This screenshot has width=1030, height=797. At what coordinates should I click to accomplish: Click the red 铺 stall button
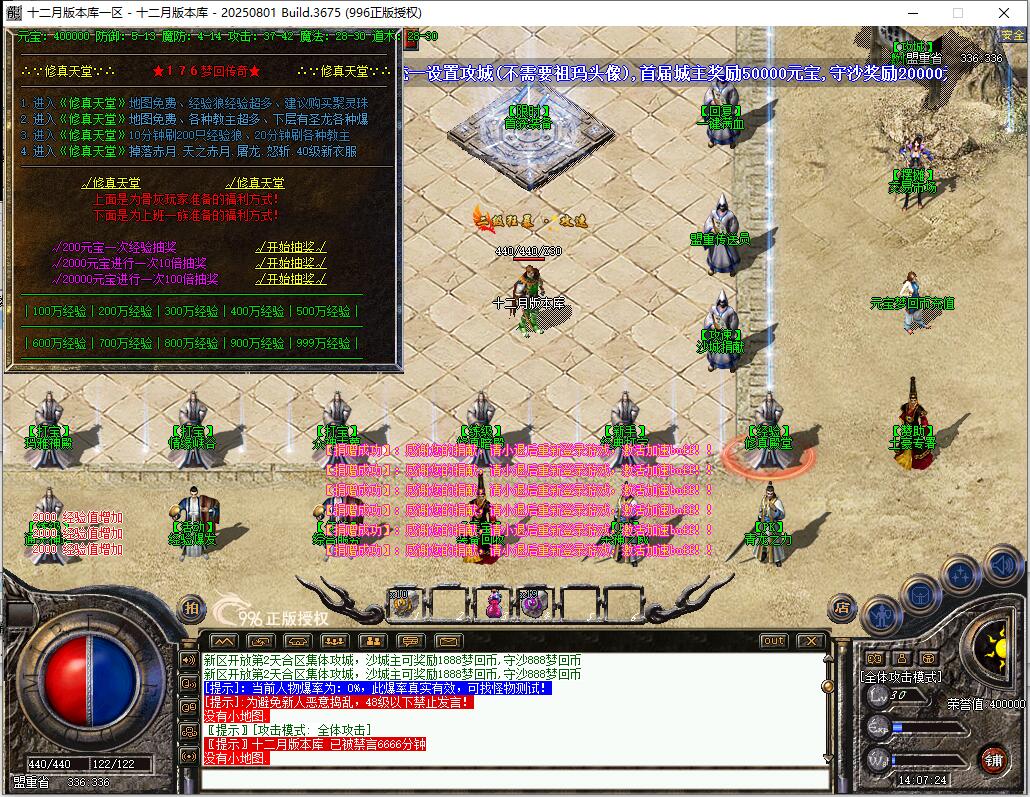993,758
